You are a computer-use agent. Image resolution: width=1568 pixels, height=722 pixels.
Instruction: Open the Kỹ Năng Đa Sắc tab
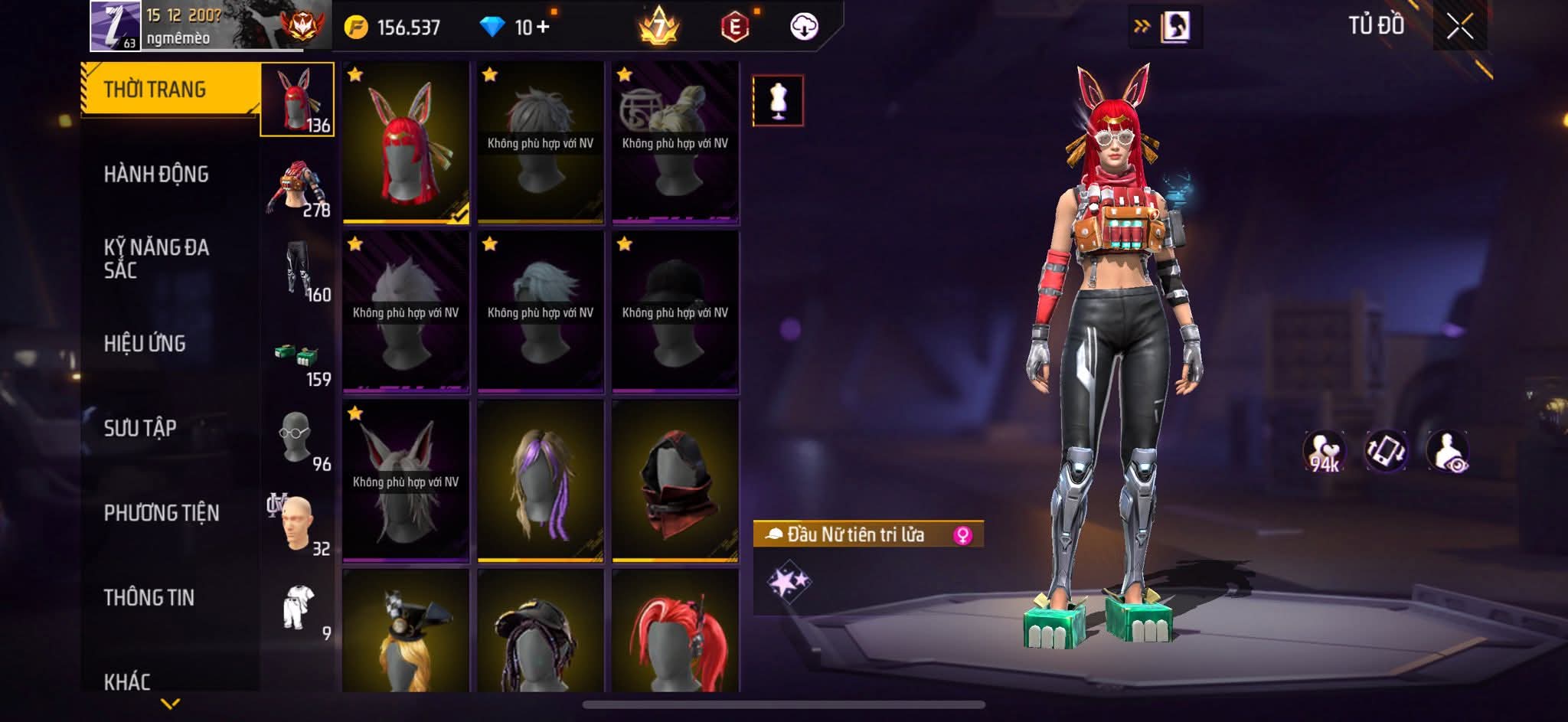point(156,258)
